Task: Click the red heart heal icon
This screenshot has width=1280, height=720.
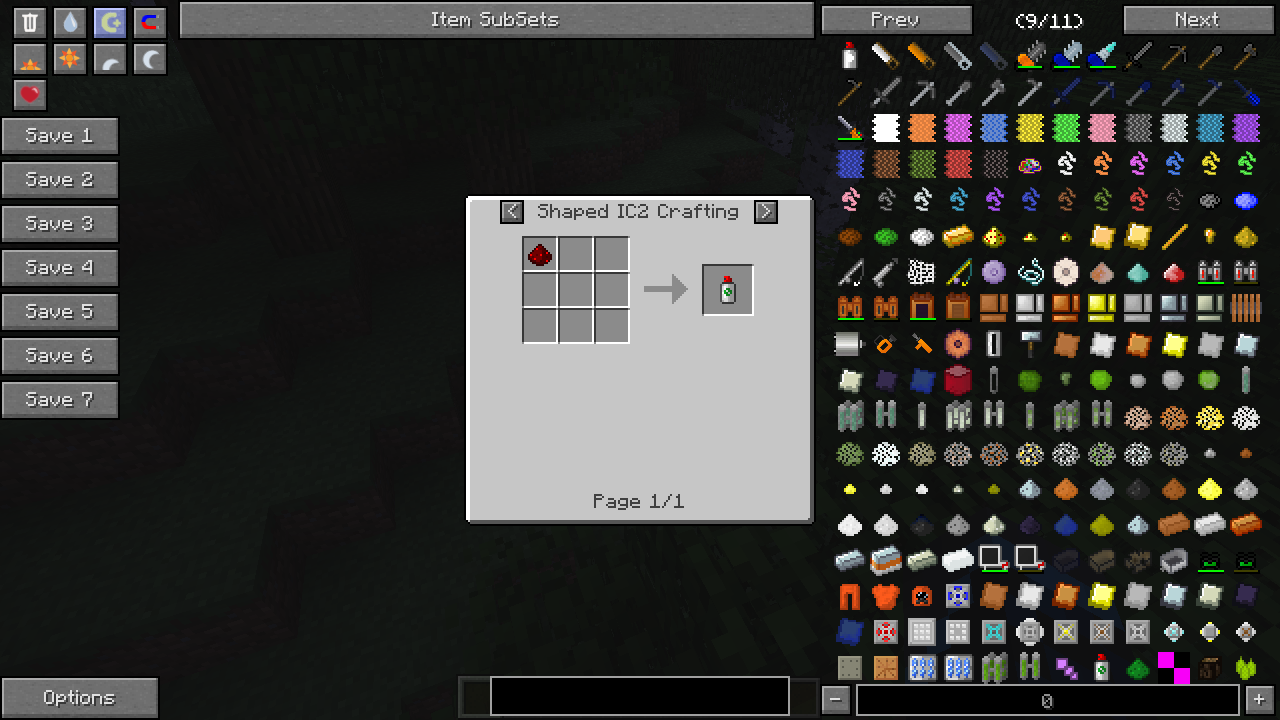Action: (30, 95)
